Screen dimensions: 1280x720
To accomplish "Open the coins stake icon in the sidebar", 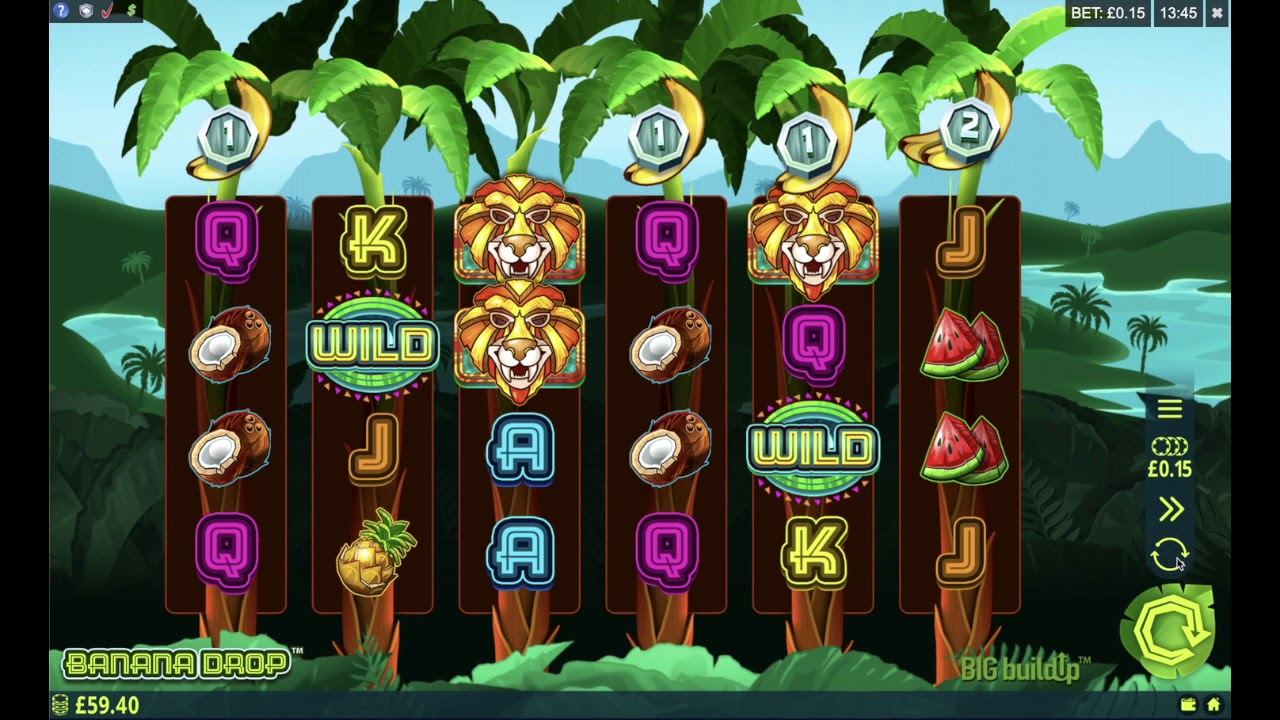I will [1169, 446].
